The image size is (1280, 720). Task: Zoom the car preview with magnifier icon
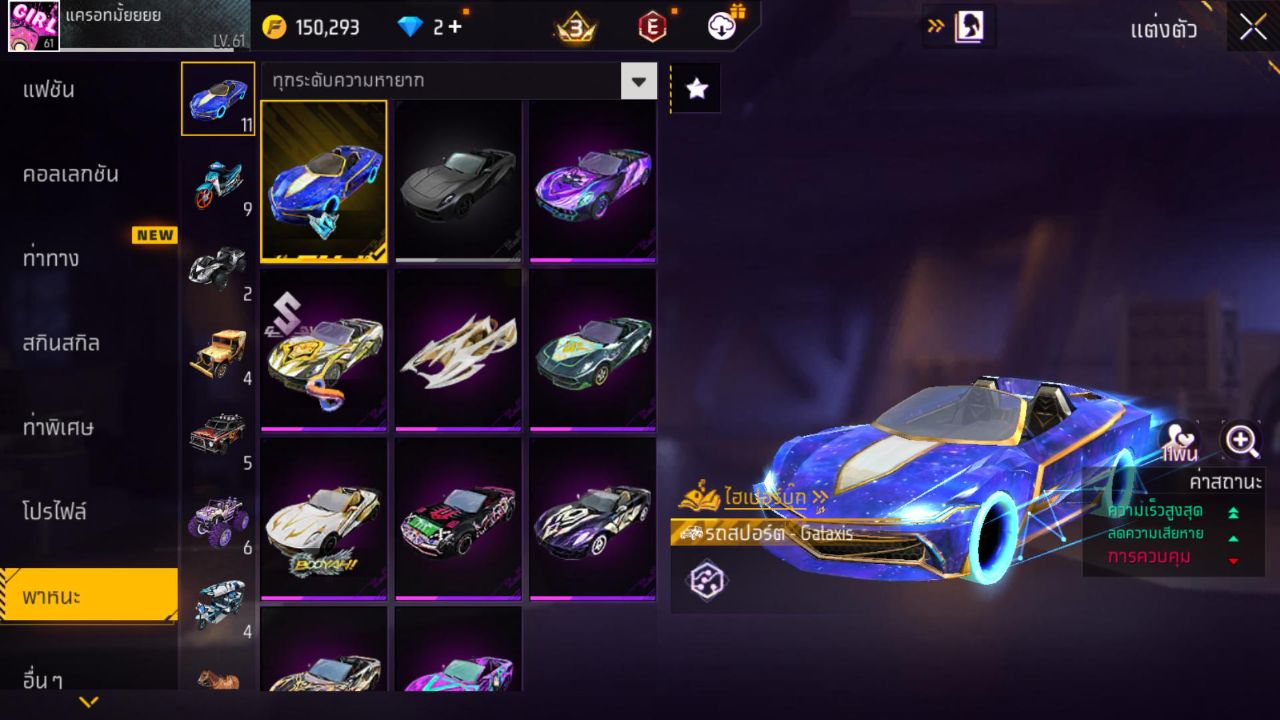click(1240, 440)
